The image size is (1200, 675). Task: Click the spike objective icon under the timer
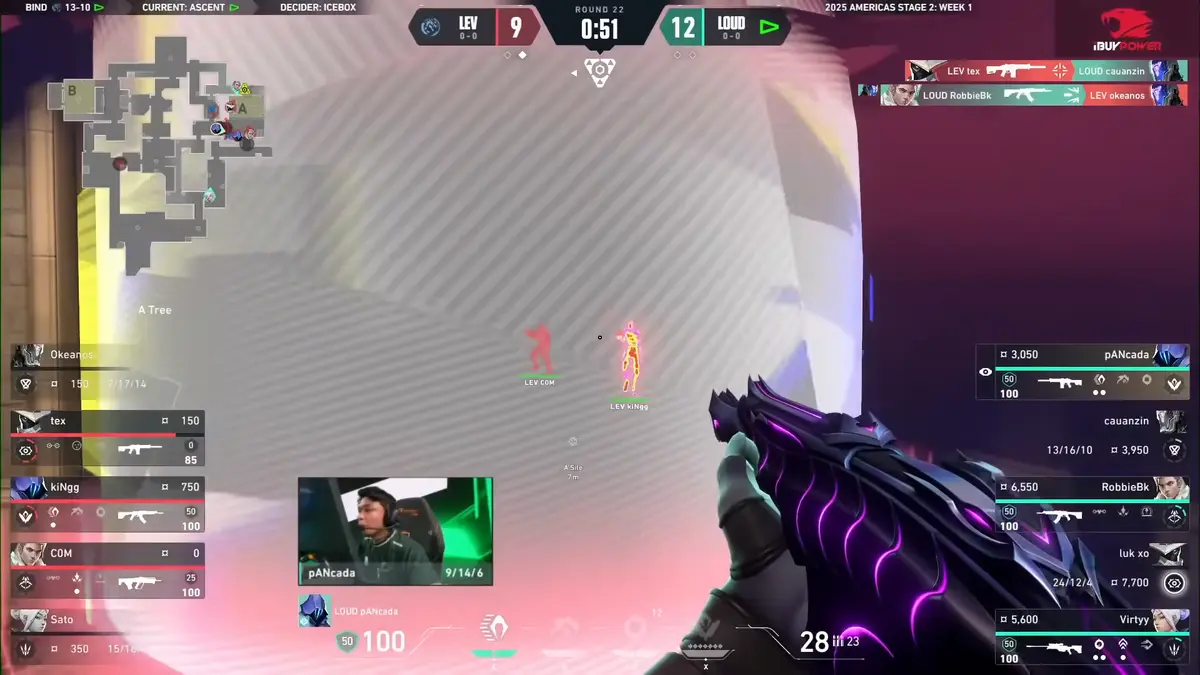click(599, 72)
